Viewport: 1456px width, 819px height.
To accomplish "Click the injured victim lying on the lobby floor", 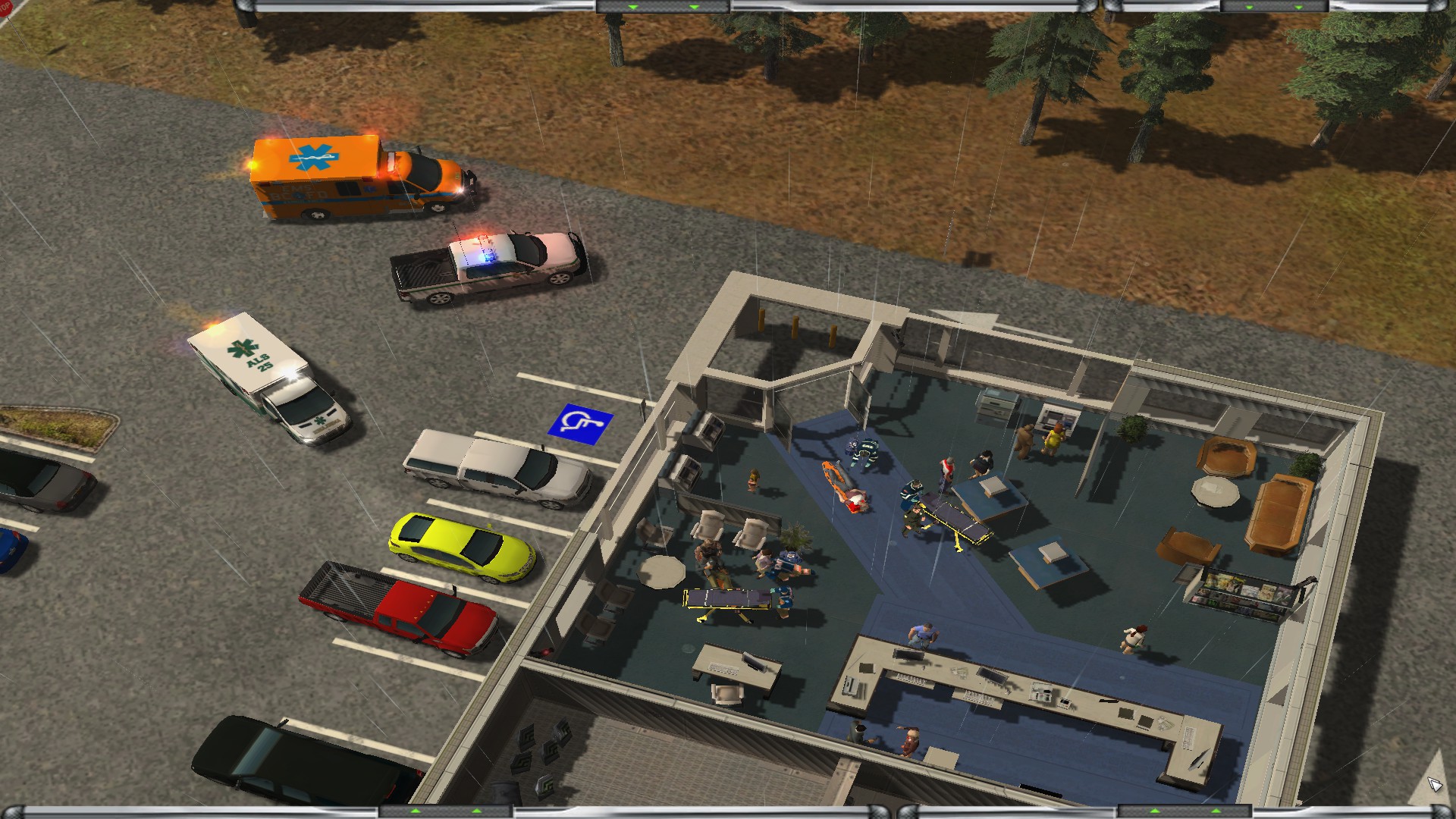I will coord(855,498).
